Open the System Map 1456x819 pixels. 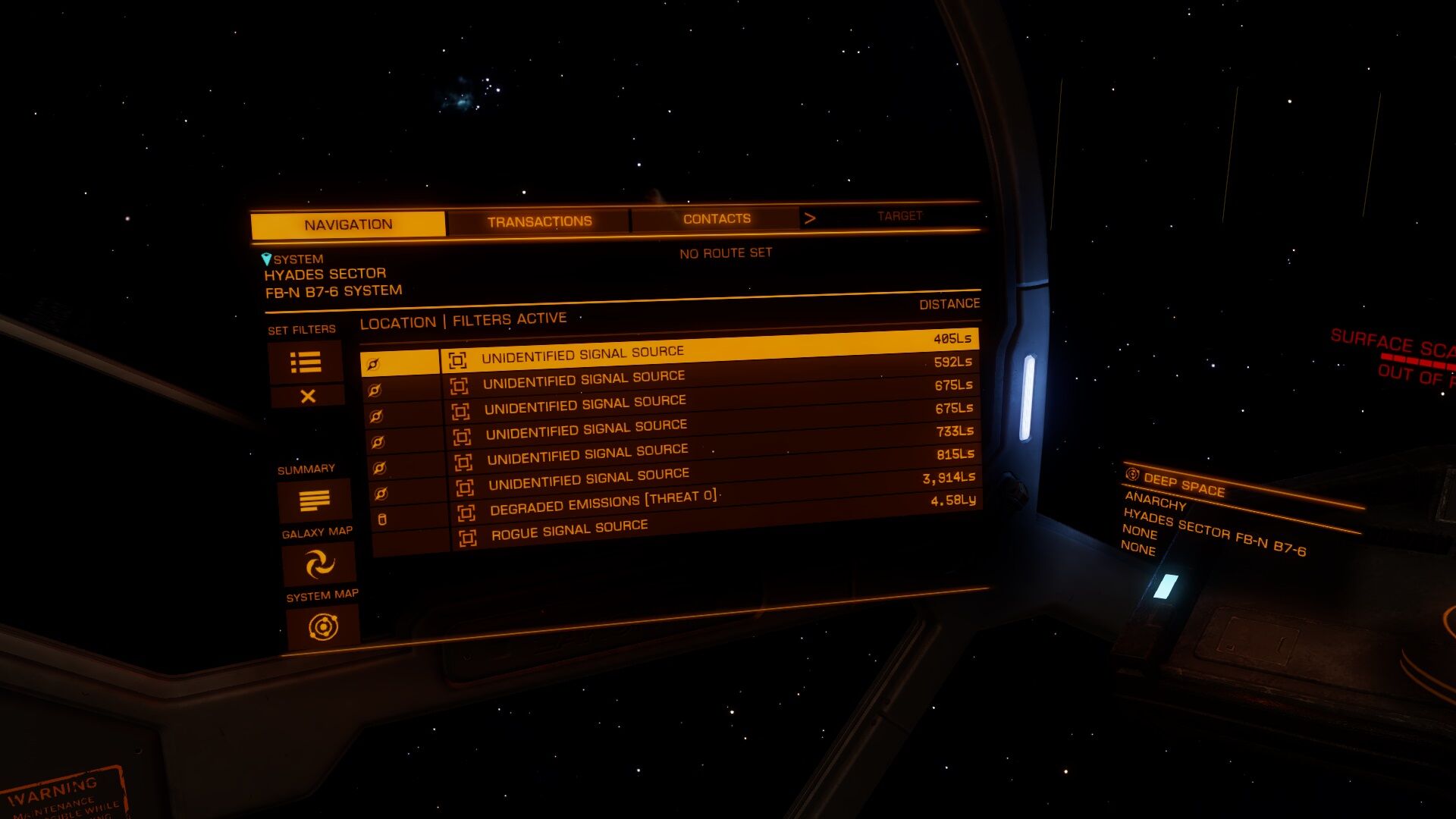323,627
